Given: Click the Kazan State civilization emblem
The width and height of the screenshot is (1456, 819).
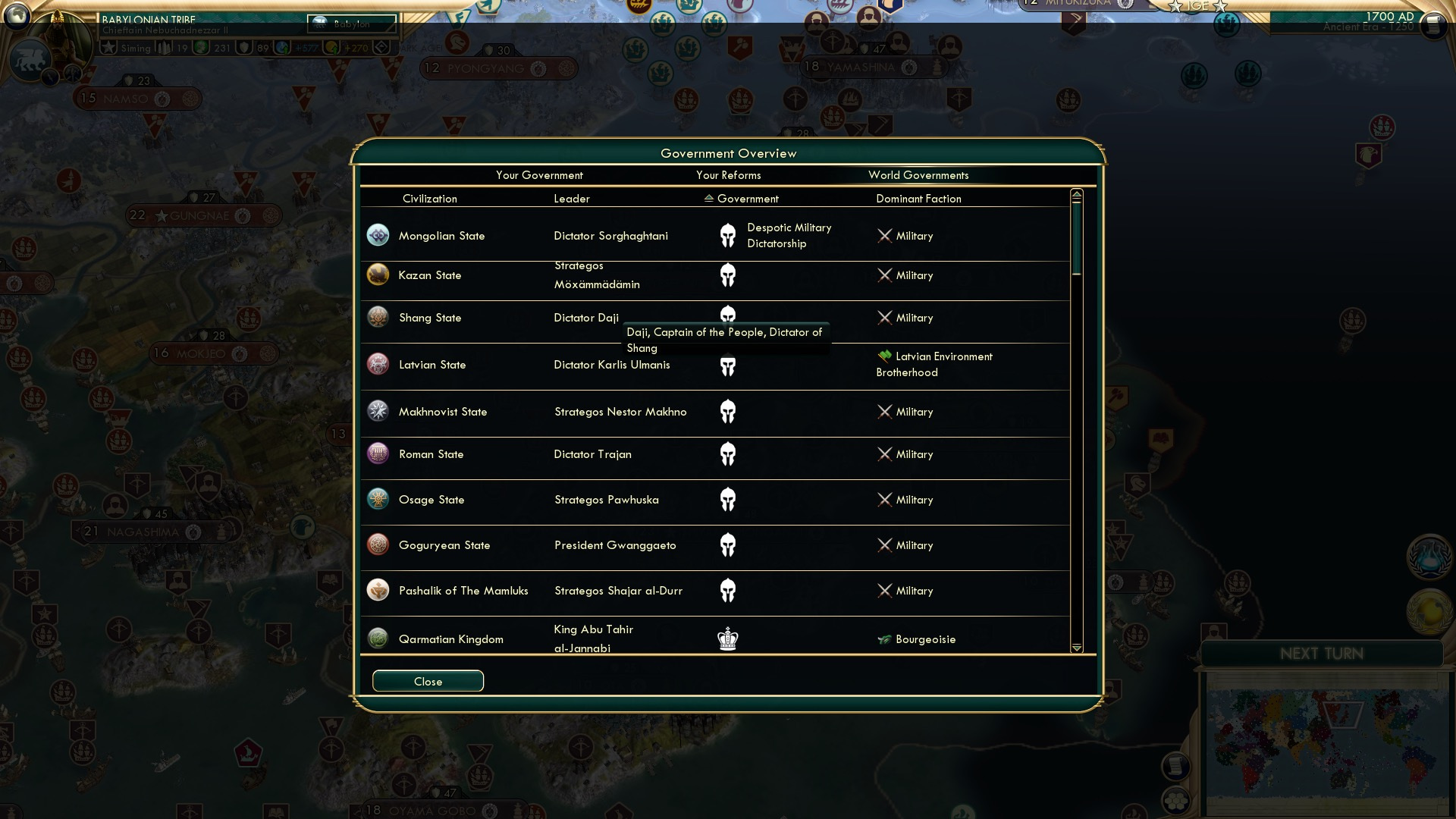Looking at the screenshot, I should (x=378, y=275).
